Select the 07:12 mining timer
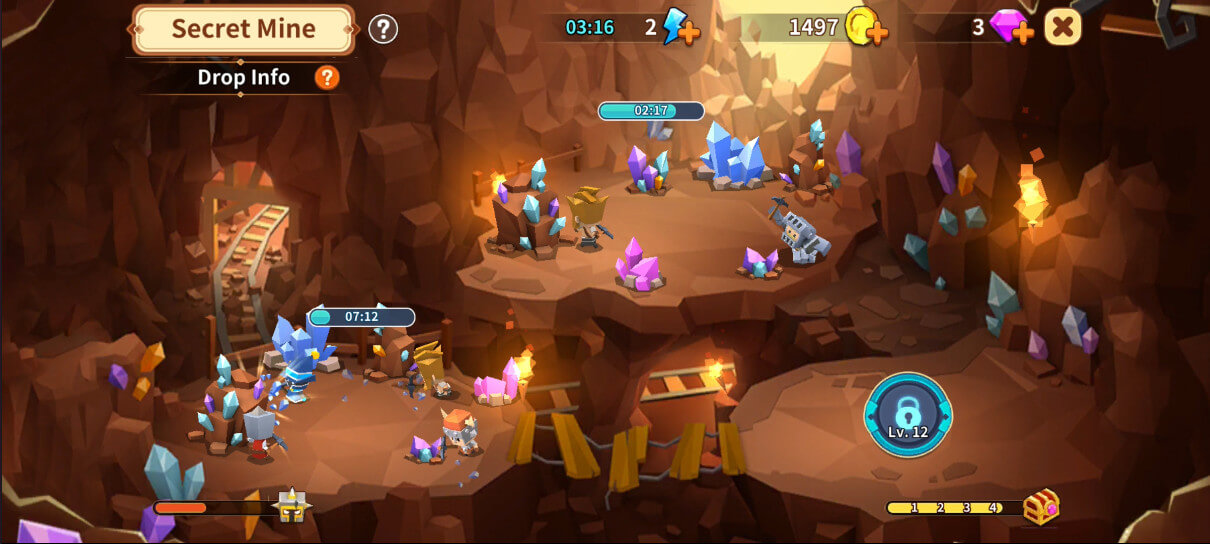The image size is (1210, 544). tap(361, 317)
